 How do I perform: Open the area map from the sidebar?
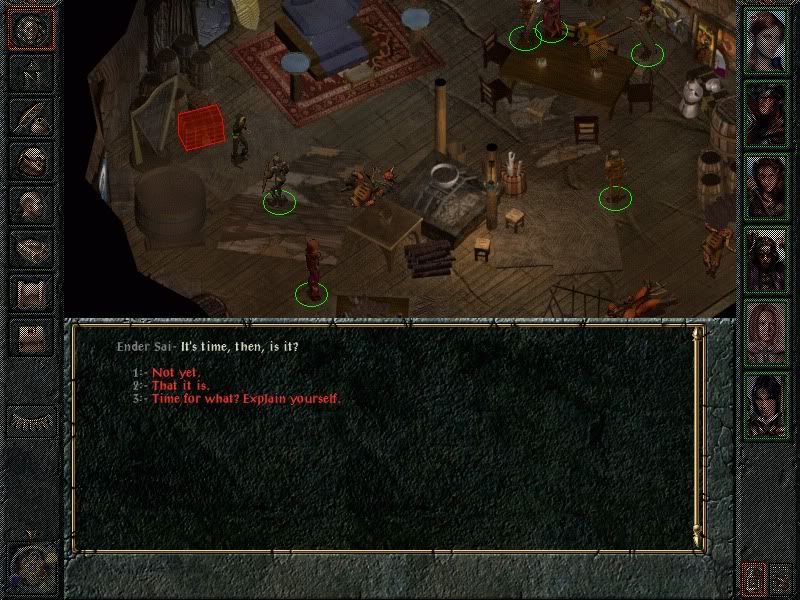[31, 74]
